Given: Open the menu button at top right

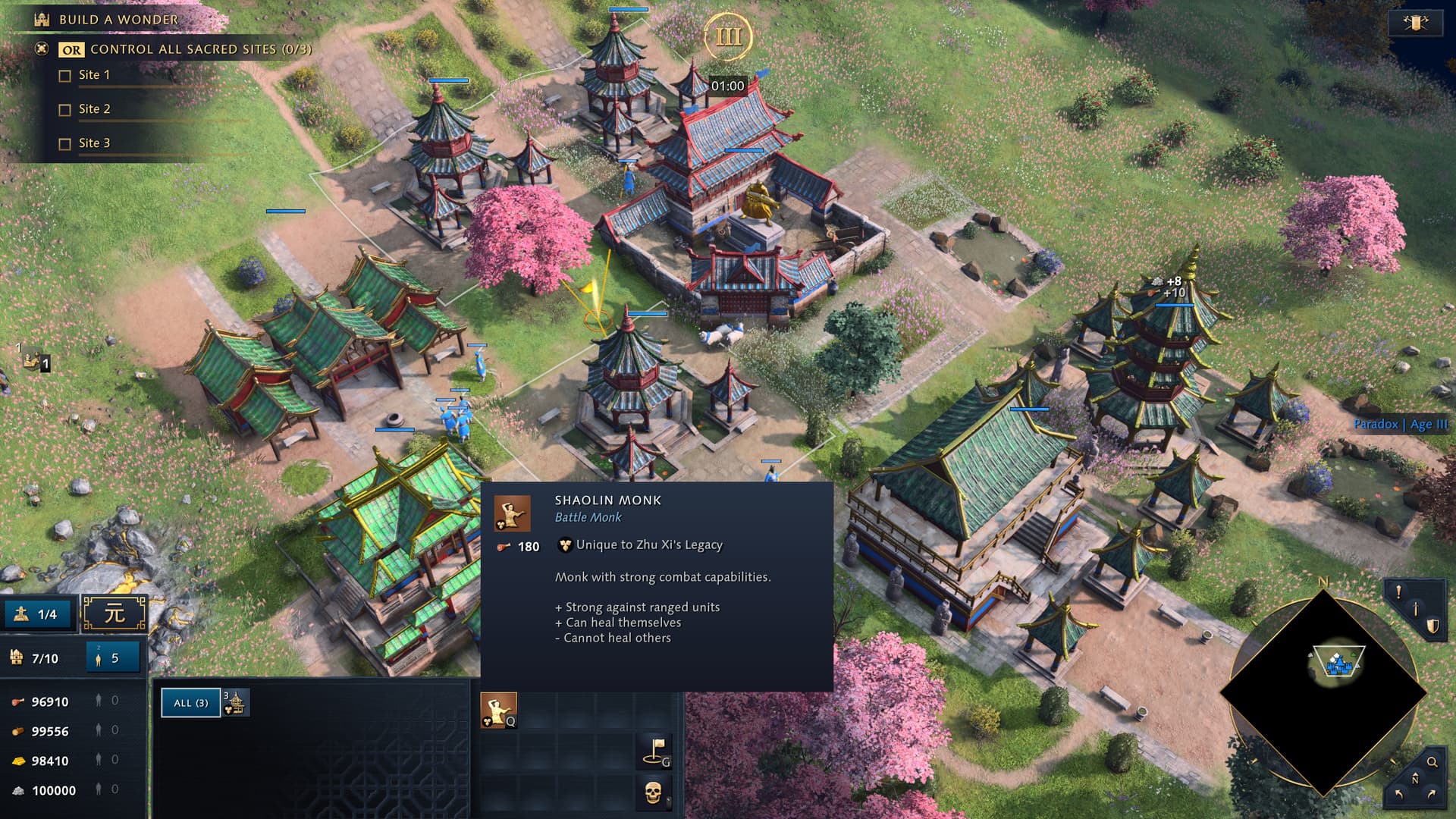Looking at the screenshot, I should 1415,23.
